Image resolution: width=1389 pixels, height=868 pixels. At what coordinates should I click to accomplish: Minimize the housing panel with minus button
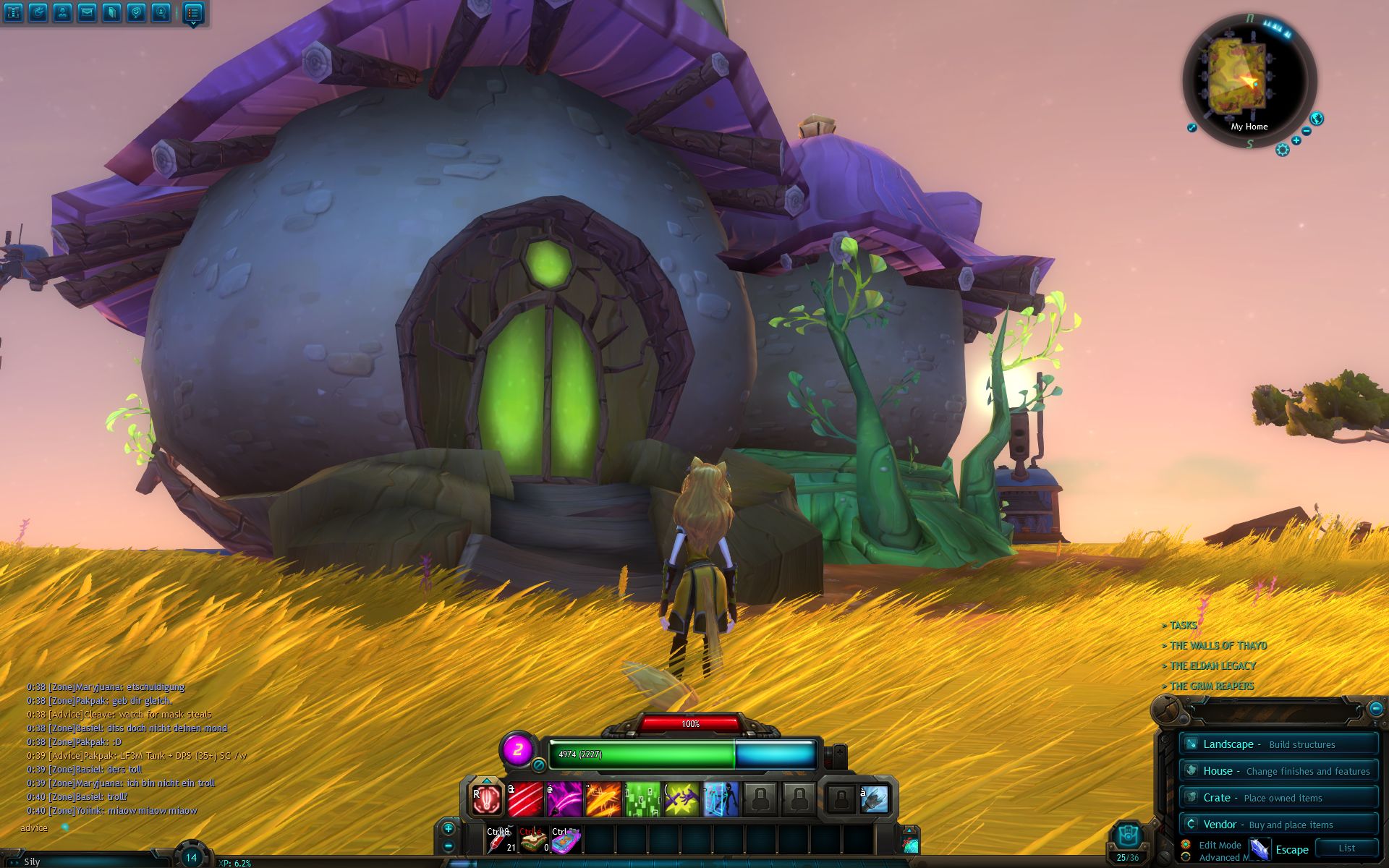1375,708
